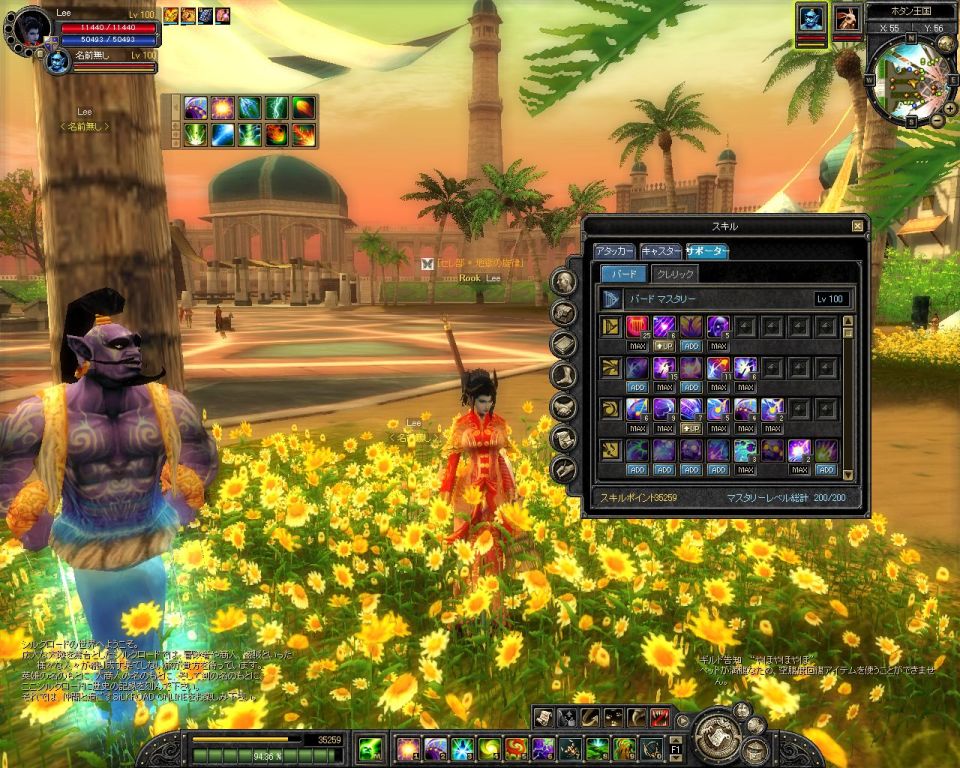Select the blue genie pet portrait
The image size is (960, 768).
tap(810, 19)
